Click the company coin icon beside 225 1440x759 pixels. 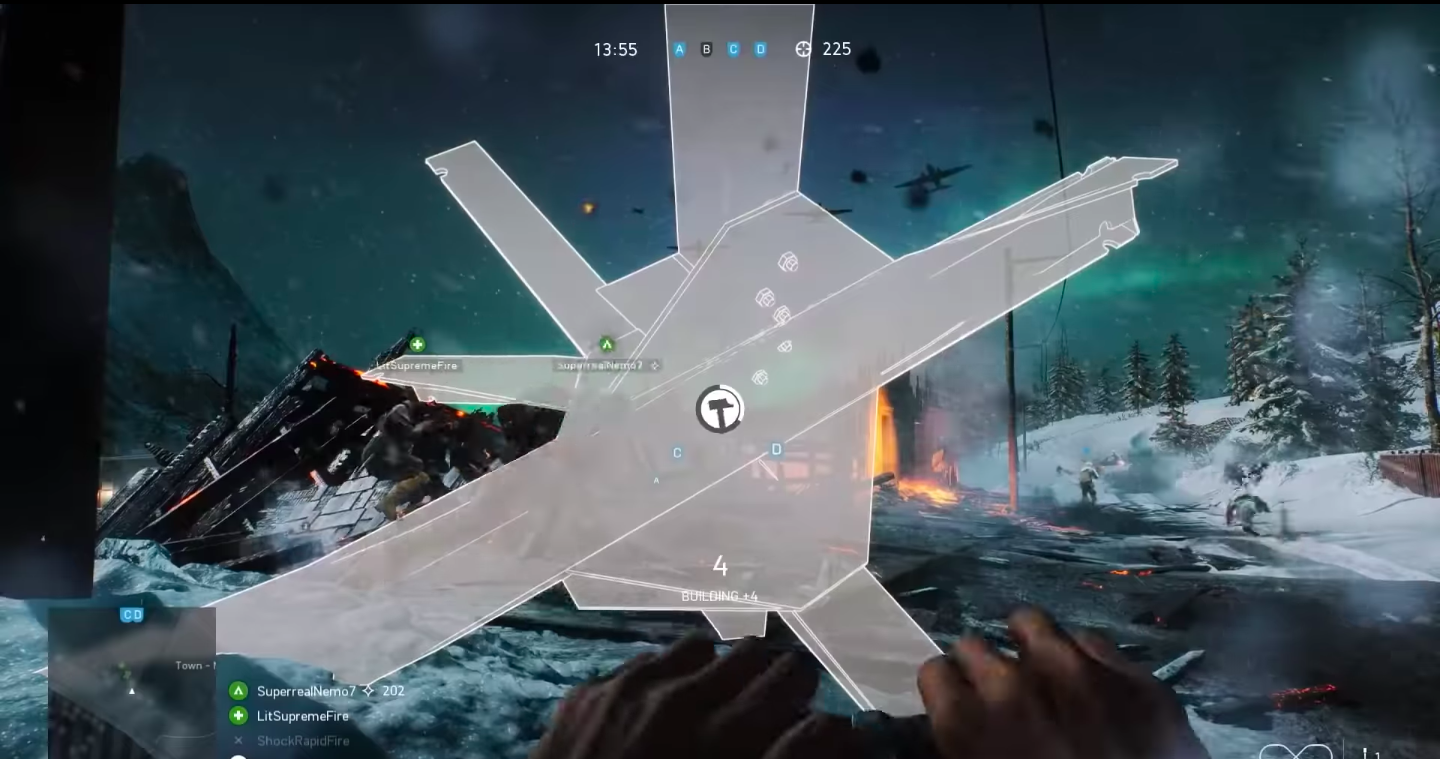(804, 48)
